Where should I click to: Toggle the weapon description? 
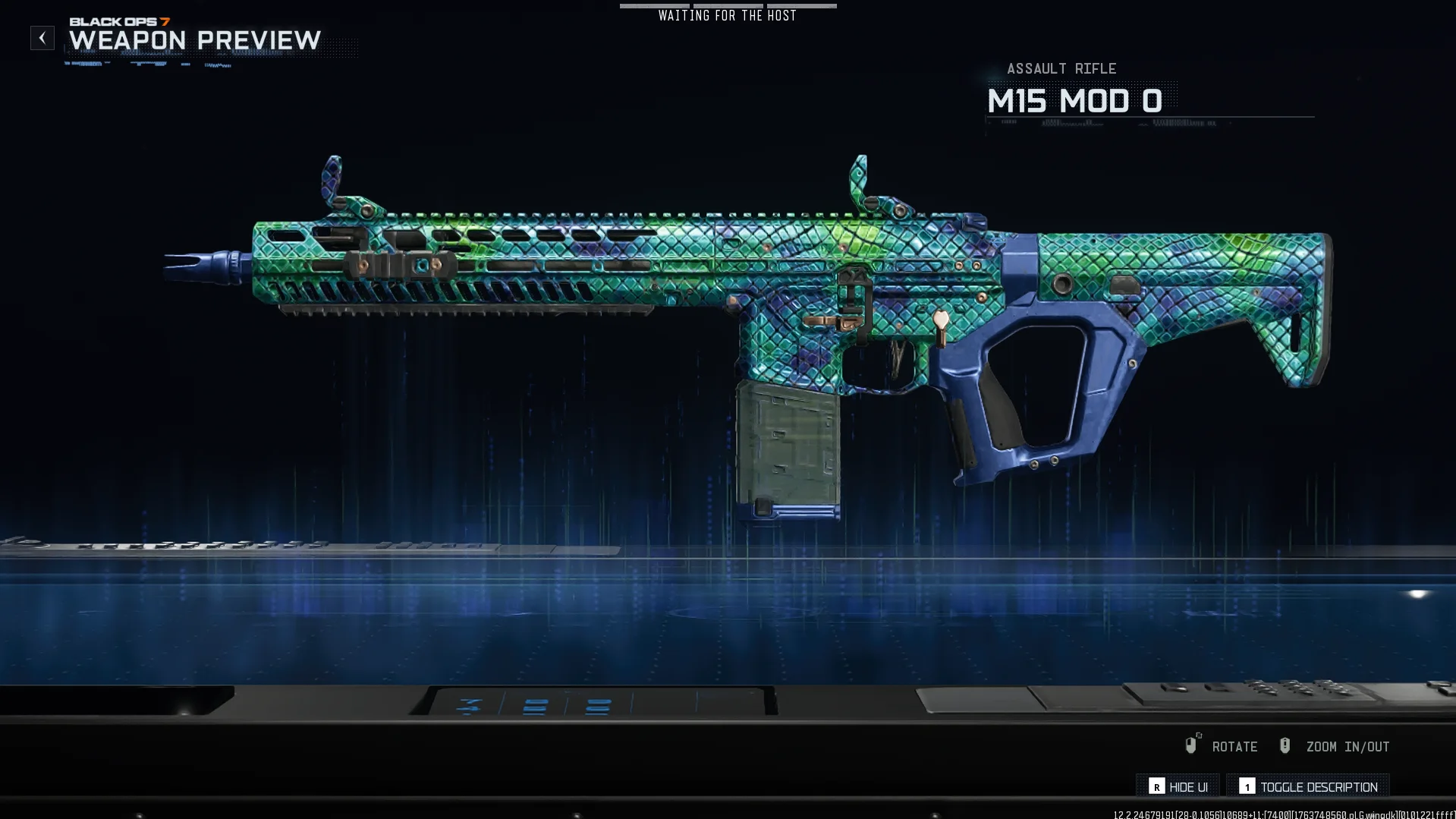(x=1308, y=787)
